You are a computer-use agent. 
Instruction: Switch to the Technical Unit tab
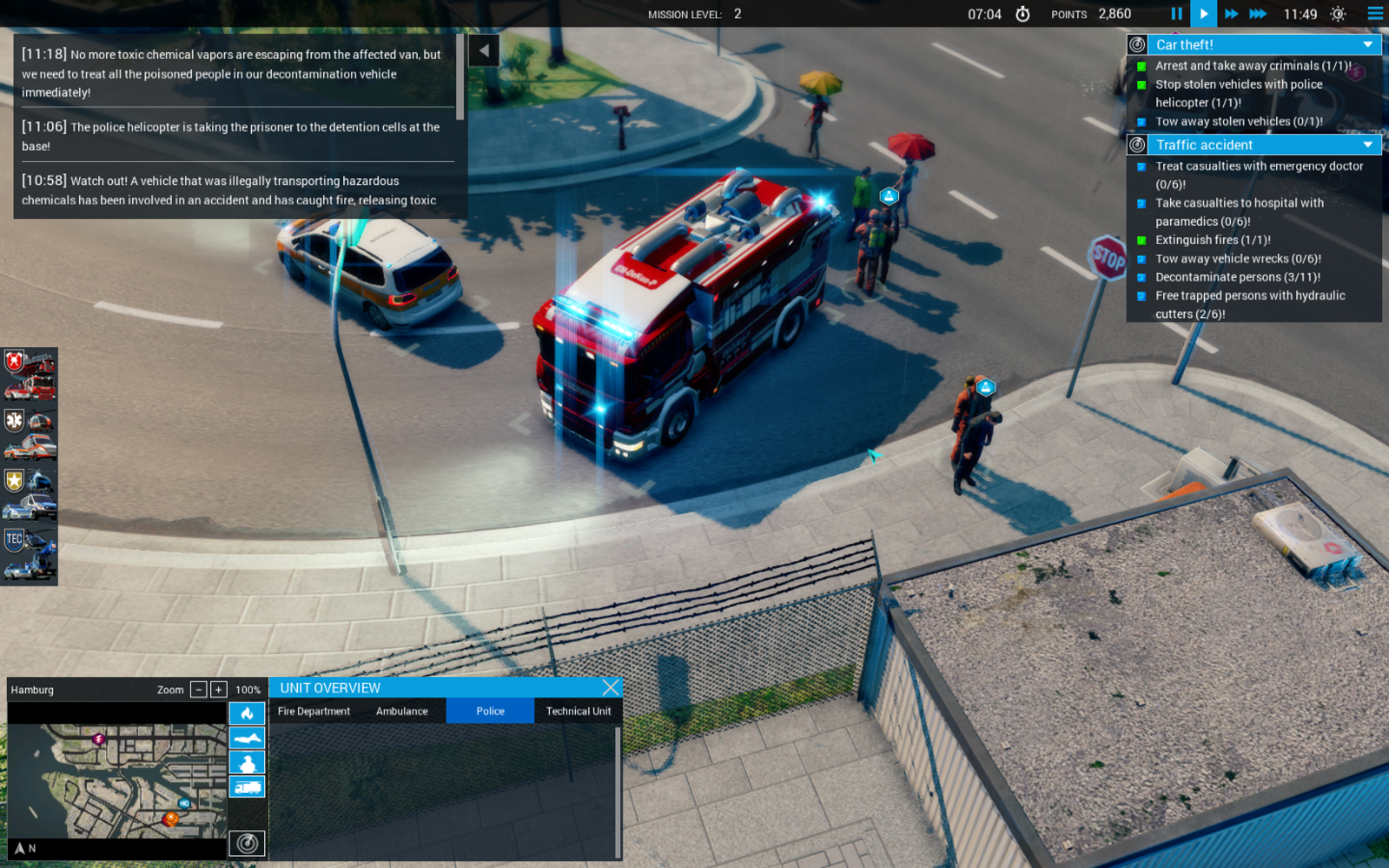pos(578,711)
